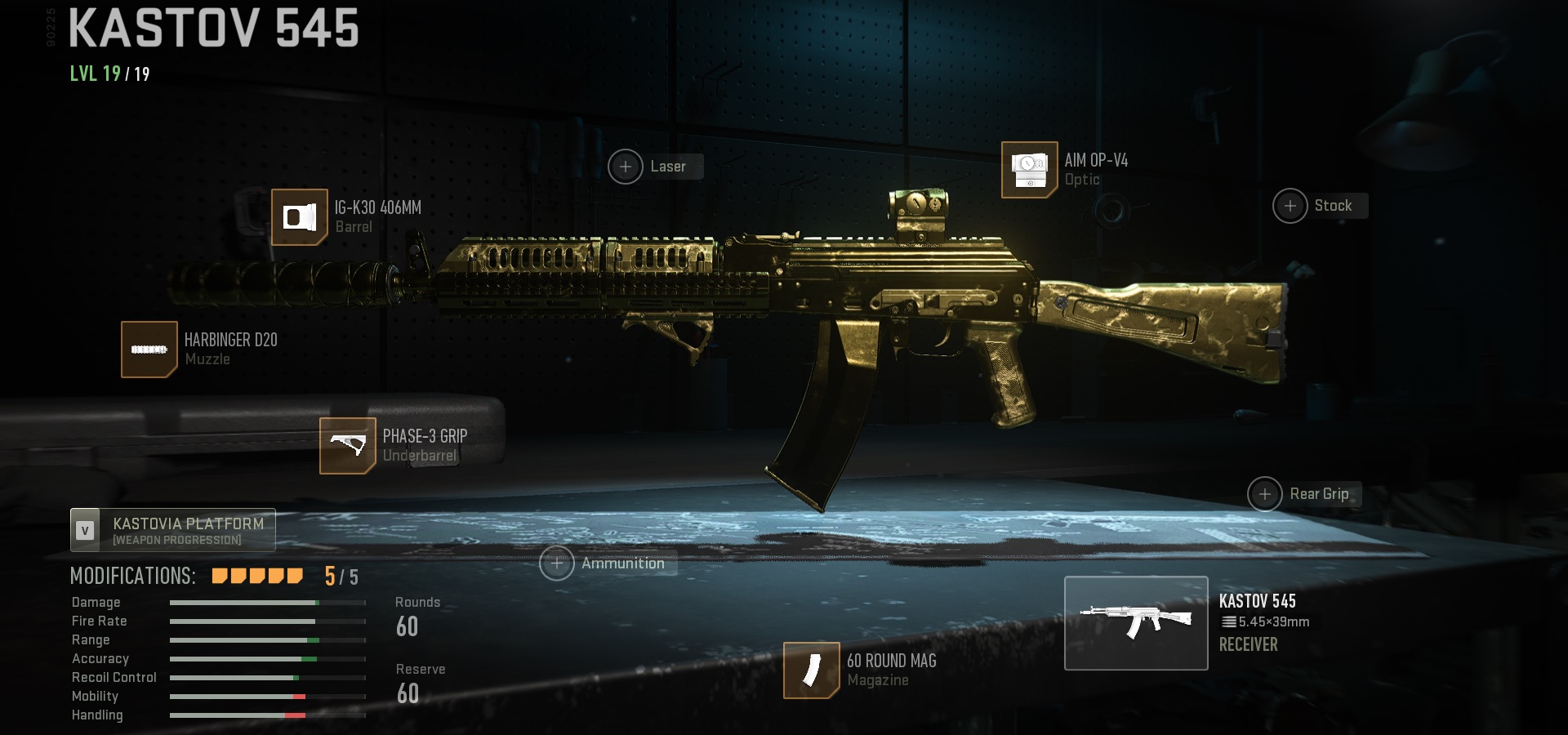Viewport: 1568px width, 735px height.
Task: Expand the Ammunition attachment slot
Action: [556, 563]
